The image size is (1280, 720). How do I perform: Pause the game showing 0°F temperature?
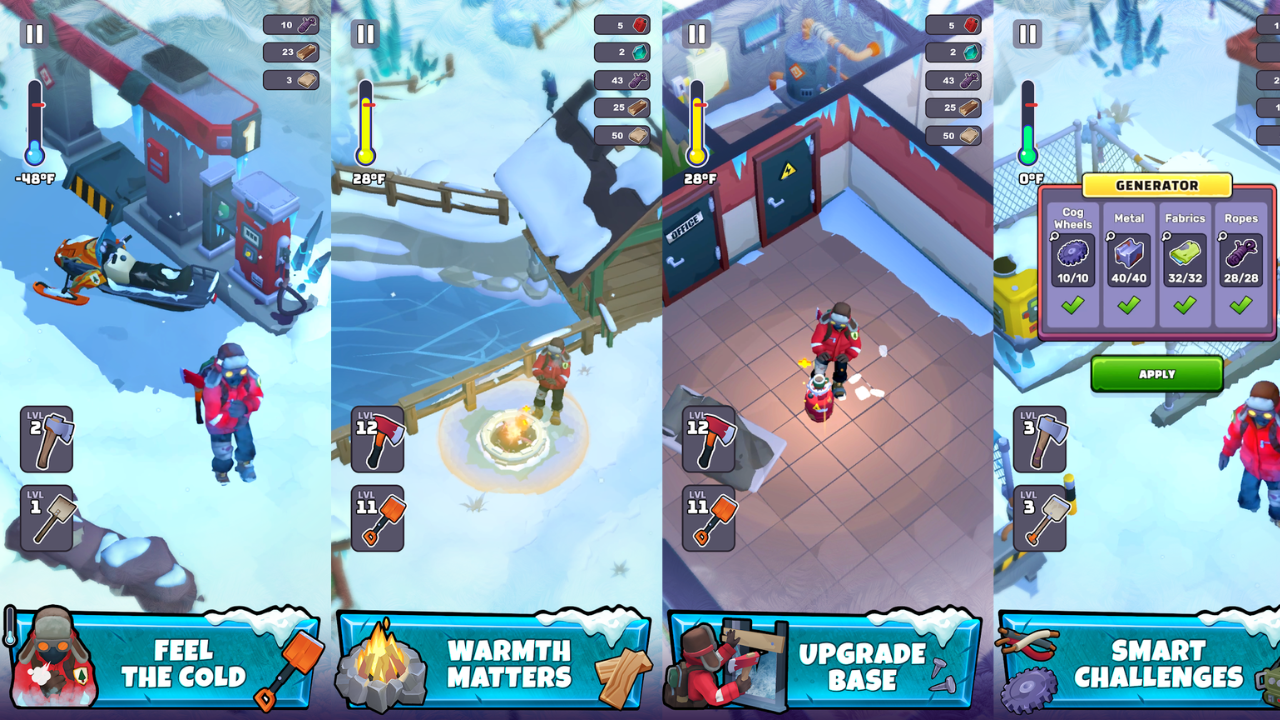1028,34
